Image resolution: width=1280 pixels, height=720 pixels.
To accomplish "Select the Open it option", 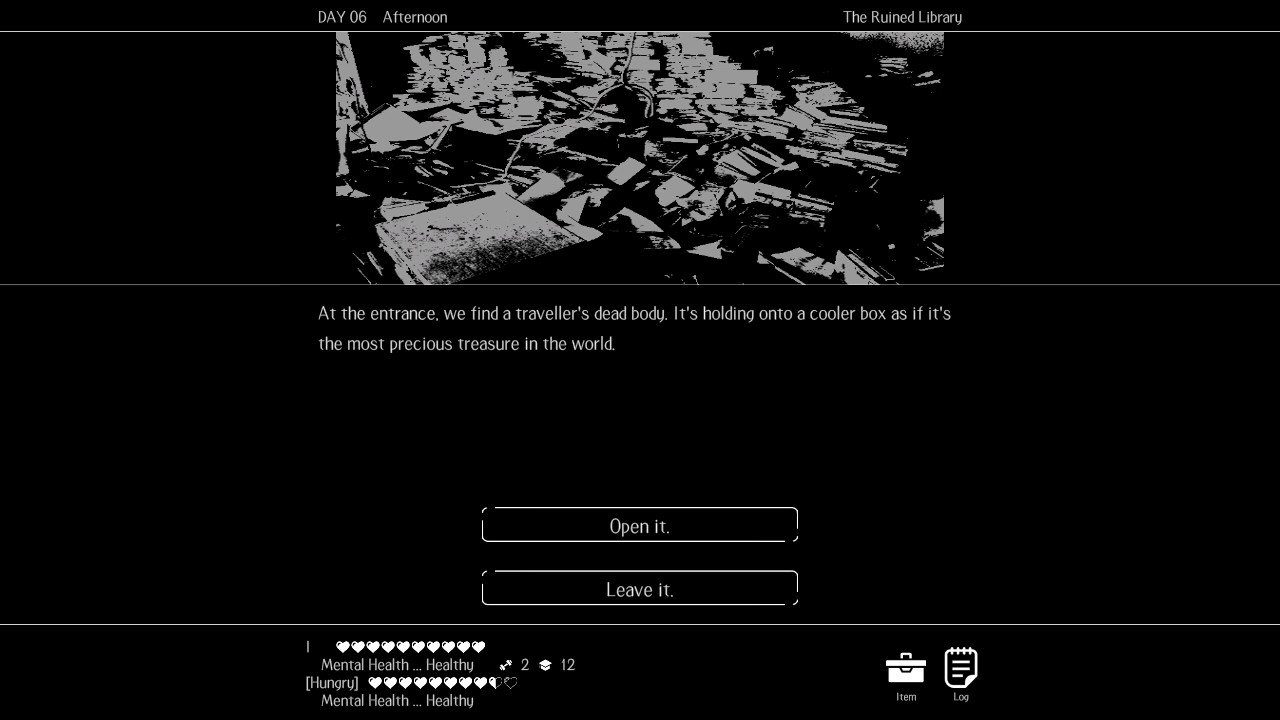I will click(639, 525).
